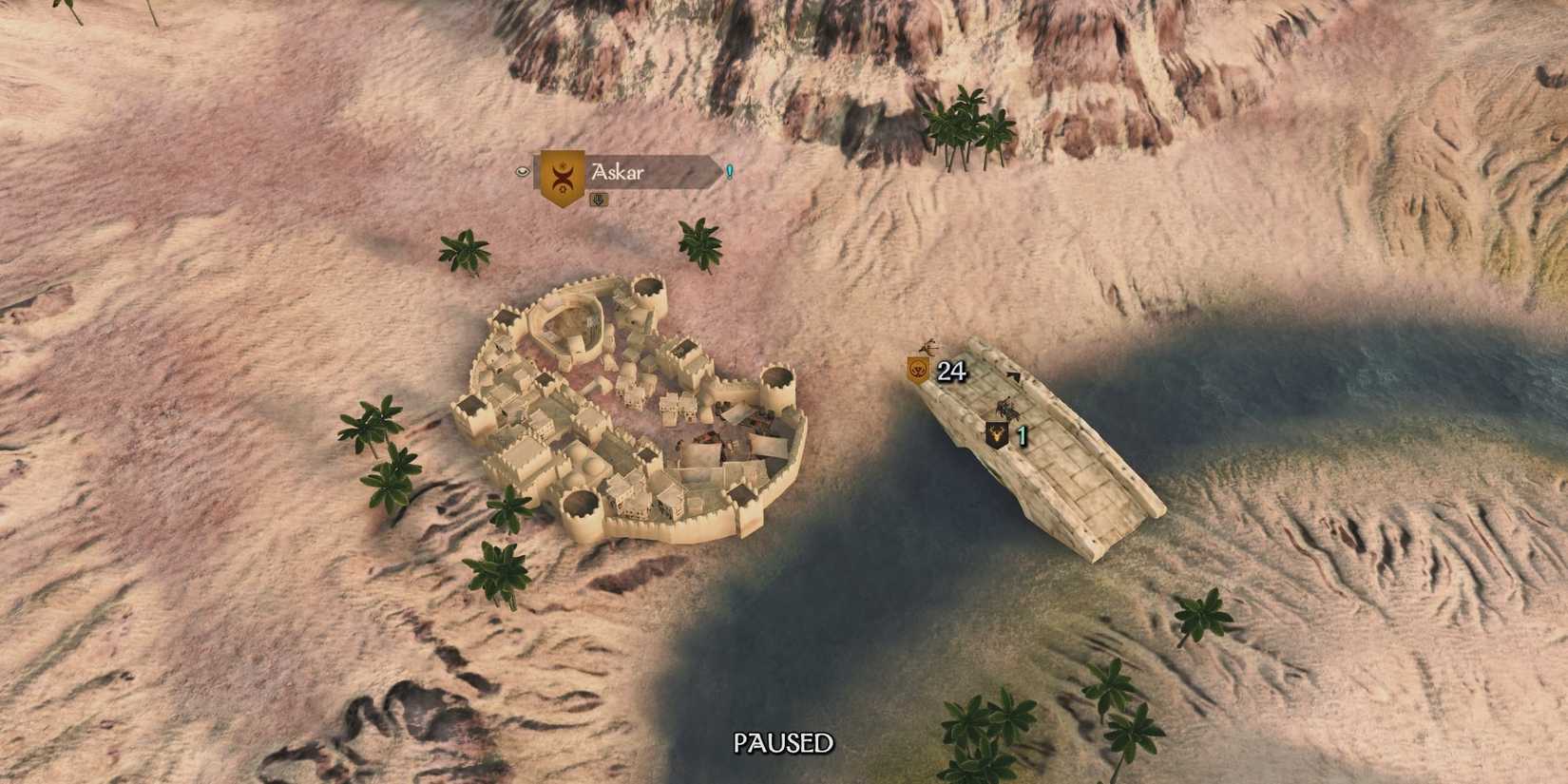Click the hand emblem icon below Askar's banner
This screenshot has width=1568, height=784.
599,201
